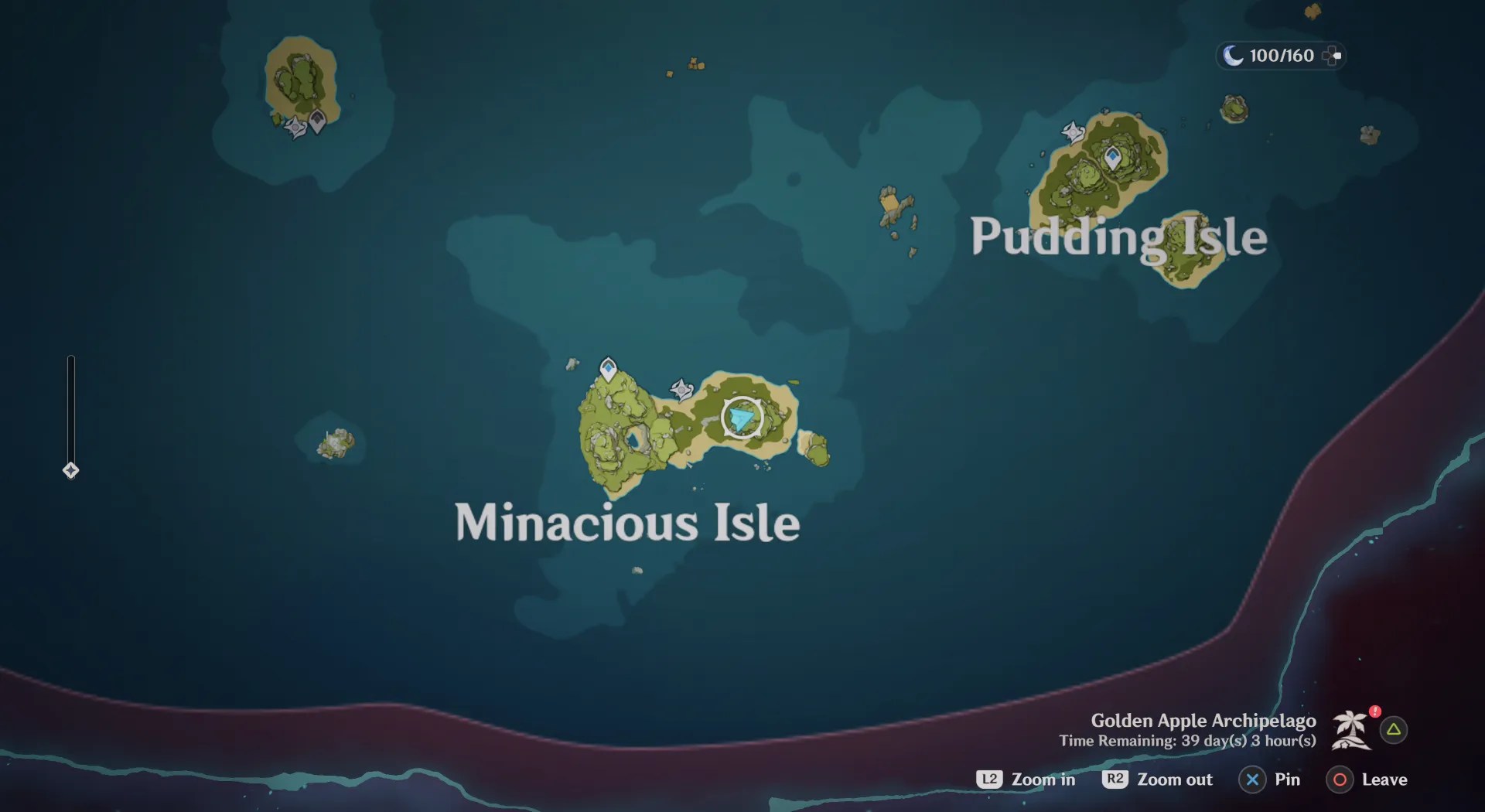Activate the L2 Zoom in control
Screen dimensions: 1485x812
tap(1026, 780)
